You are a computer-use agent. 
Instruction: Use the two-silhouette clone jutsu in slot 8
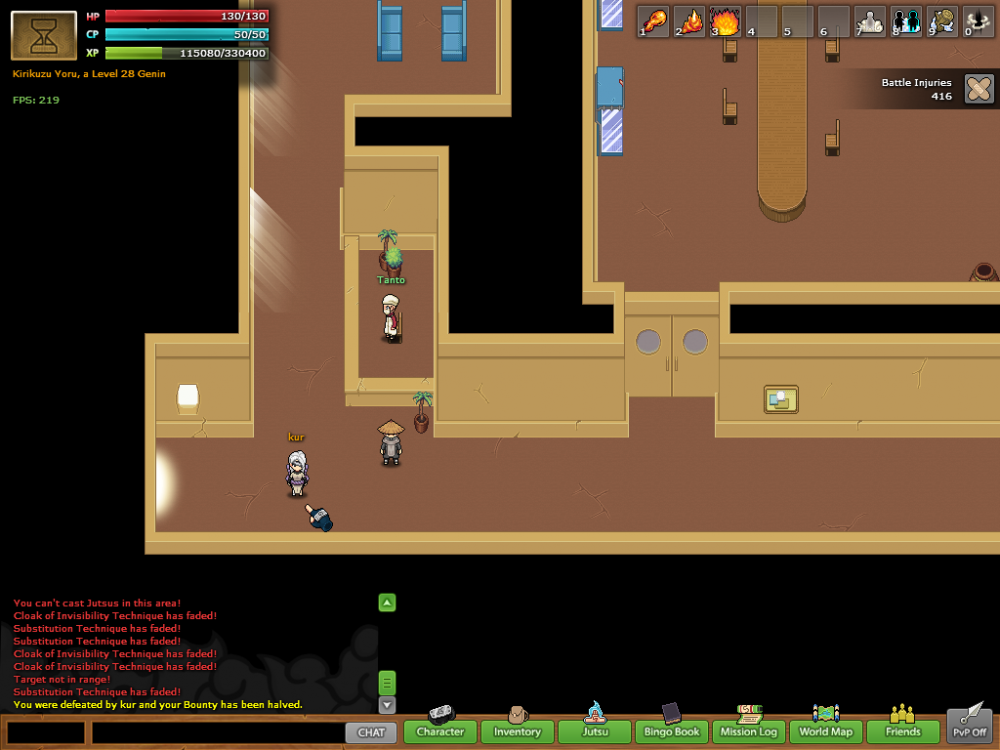(x=906, y=21)
